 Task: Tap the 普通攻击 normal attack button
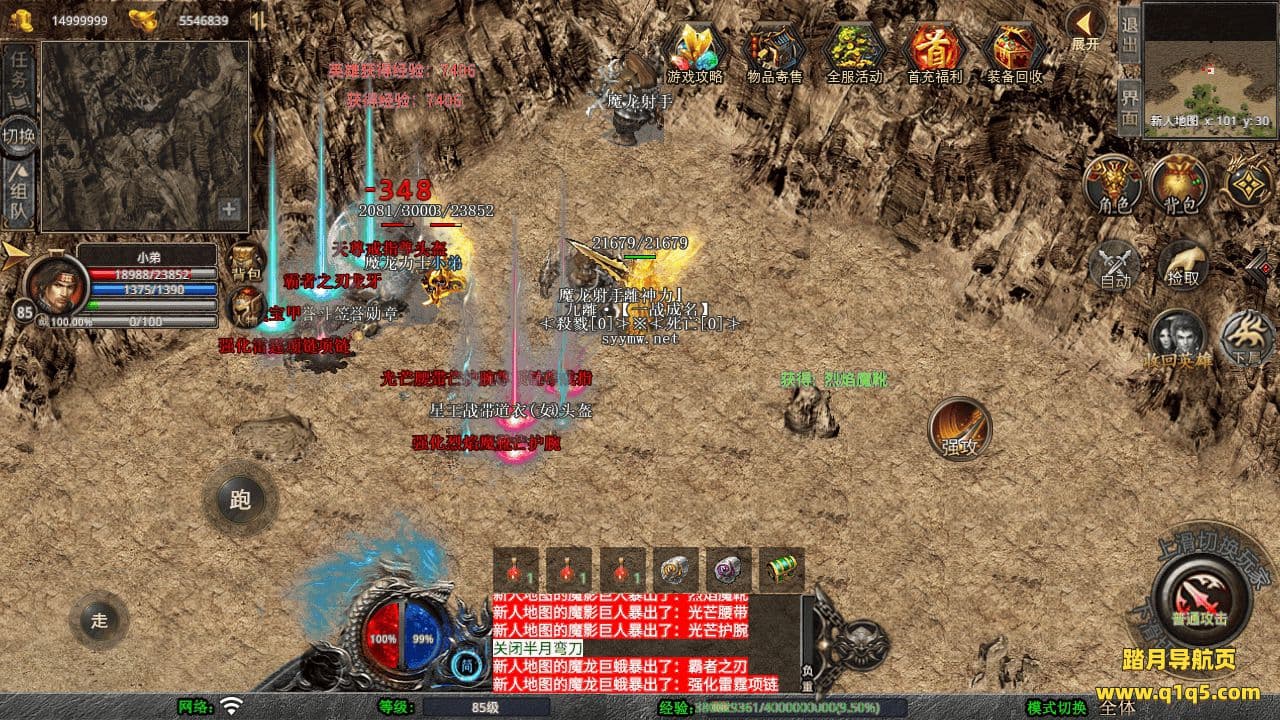pos(1200,598)
